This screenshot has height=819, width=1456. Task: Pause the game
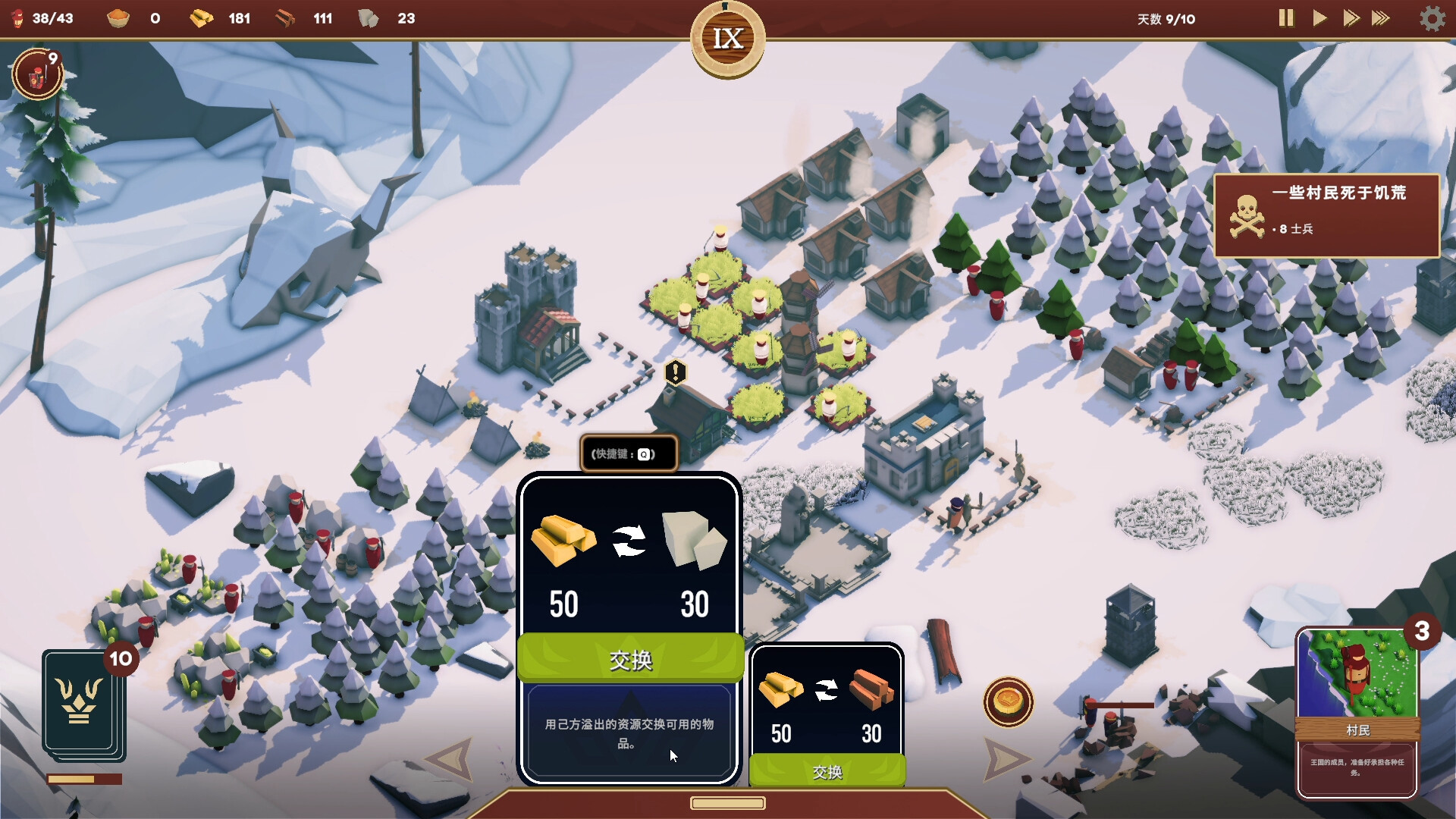pyautogui.click(x=1285, y=18)
